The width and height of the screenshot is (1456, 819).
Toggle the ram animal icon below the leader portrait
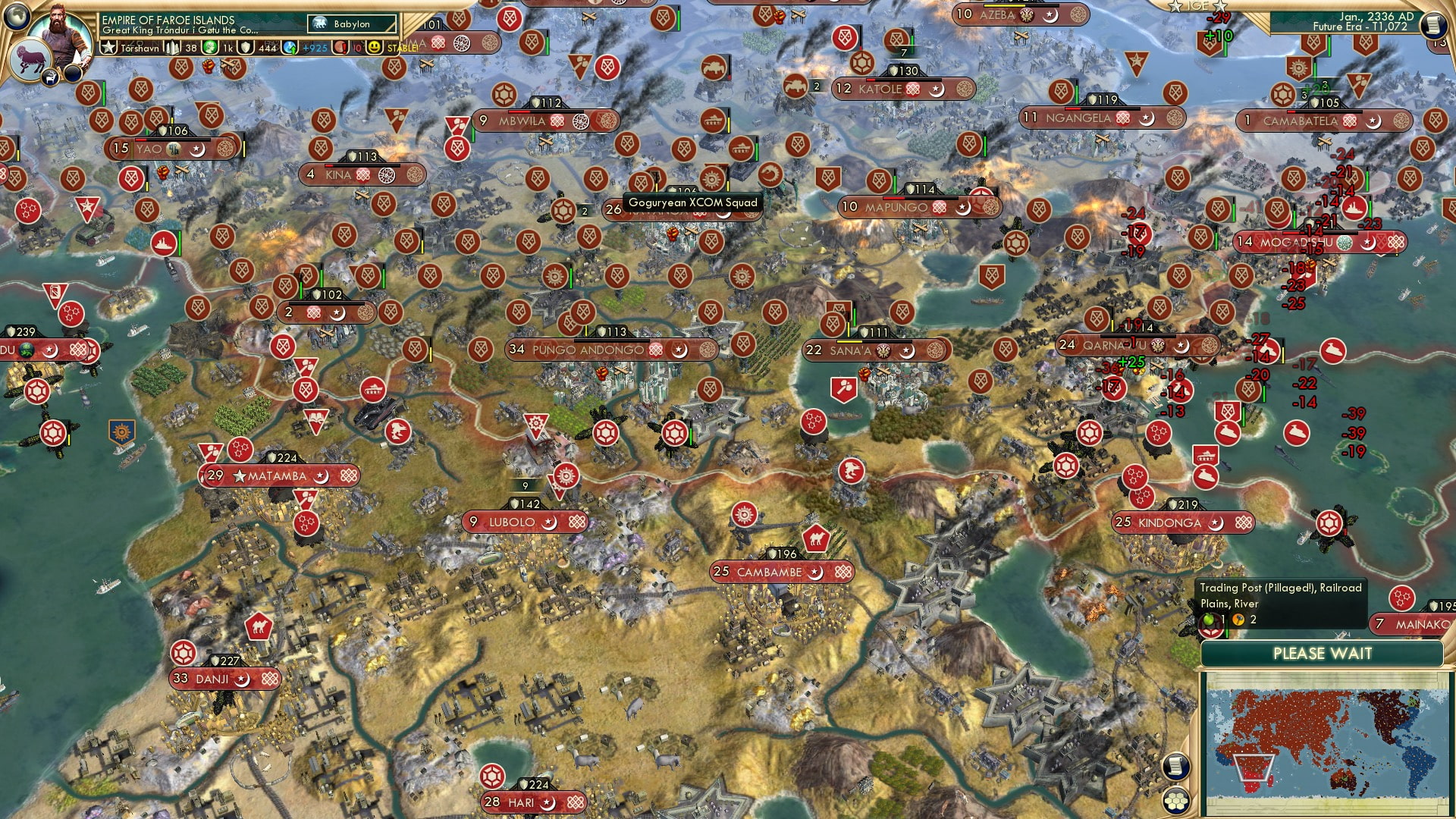point(30,59)
